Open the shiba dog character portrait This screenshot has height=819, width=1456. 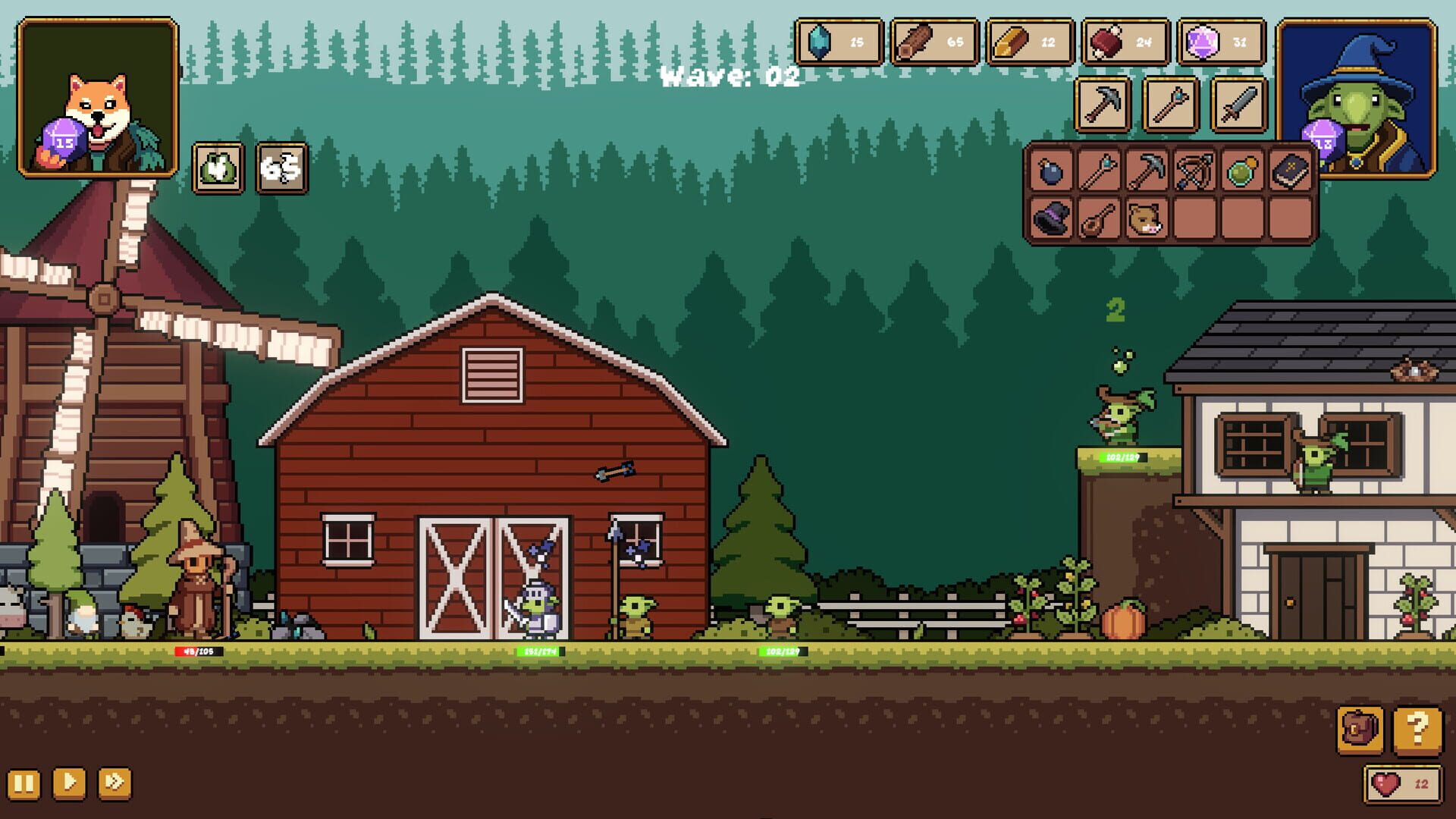click(x=99, y=100)
